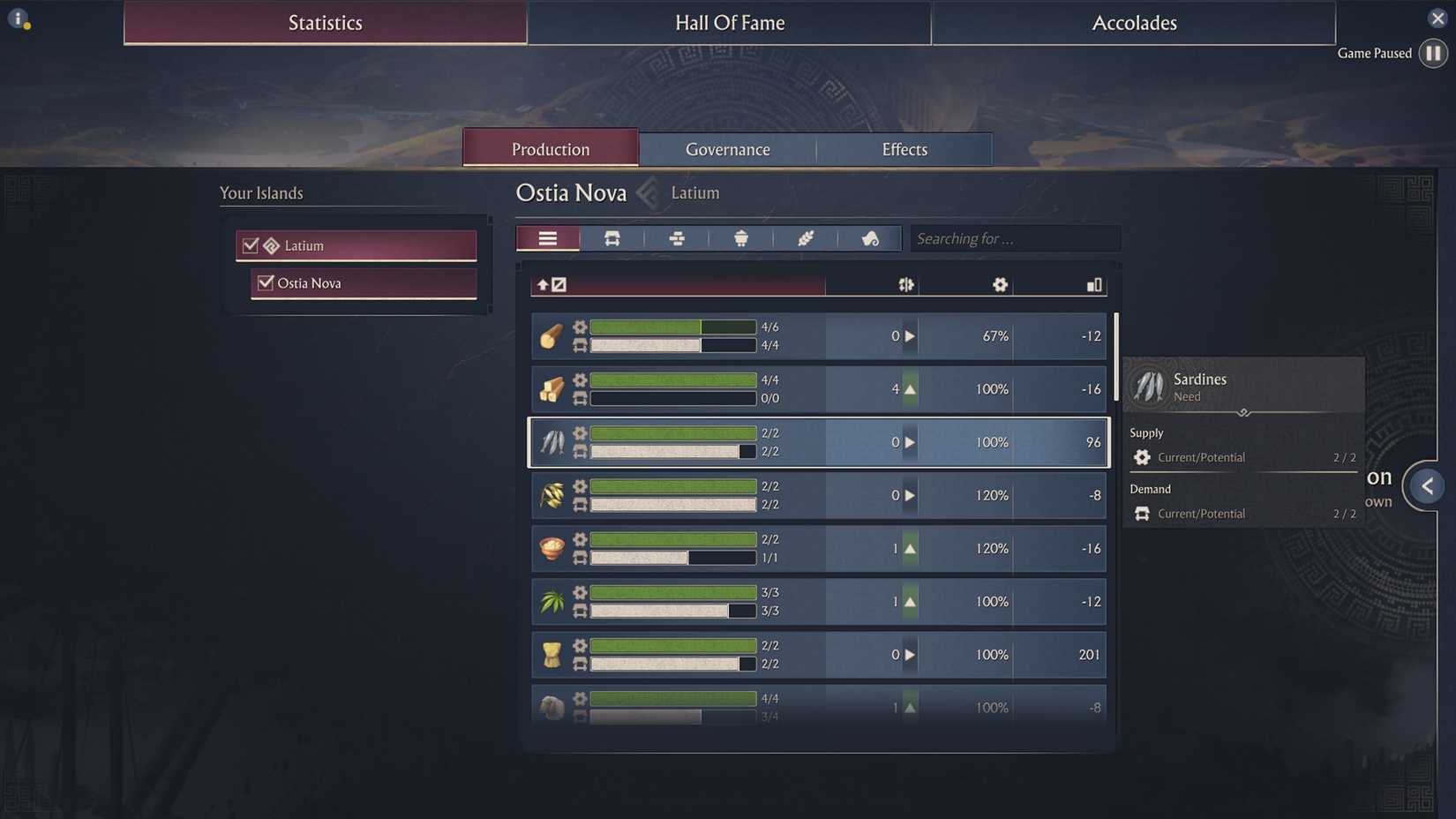This screenshot has width=1456, height=819.
Task: Switch to the Governance tab
Action: point(727,149)
